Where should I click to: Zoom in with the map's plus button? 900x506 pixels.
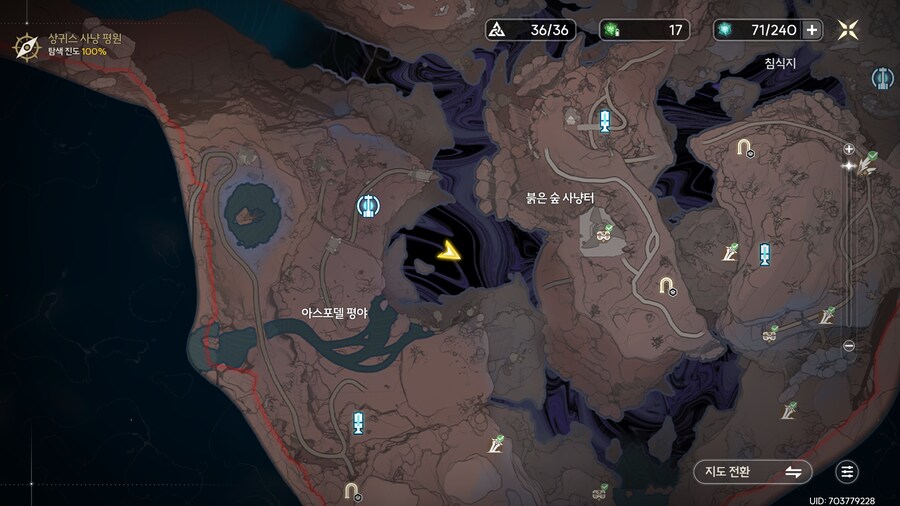[x=849, y=149]
